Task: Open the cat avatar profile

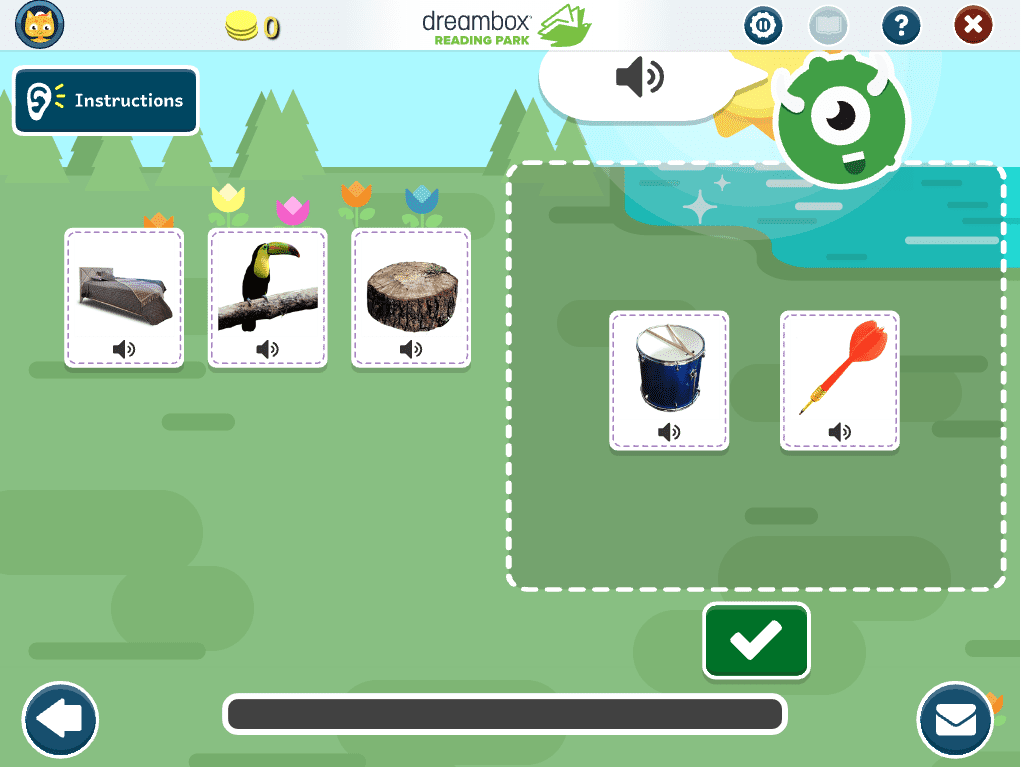Action: 40,25
